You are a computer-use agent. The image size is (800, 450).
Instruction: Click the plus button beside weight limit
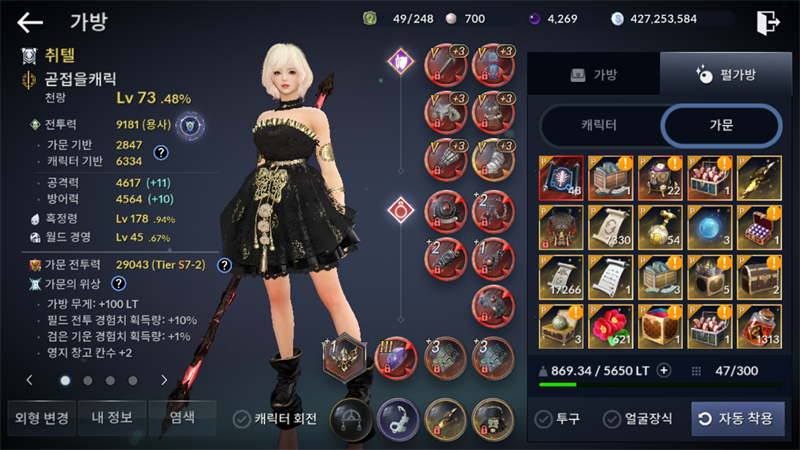664,370
